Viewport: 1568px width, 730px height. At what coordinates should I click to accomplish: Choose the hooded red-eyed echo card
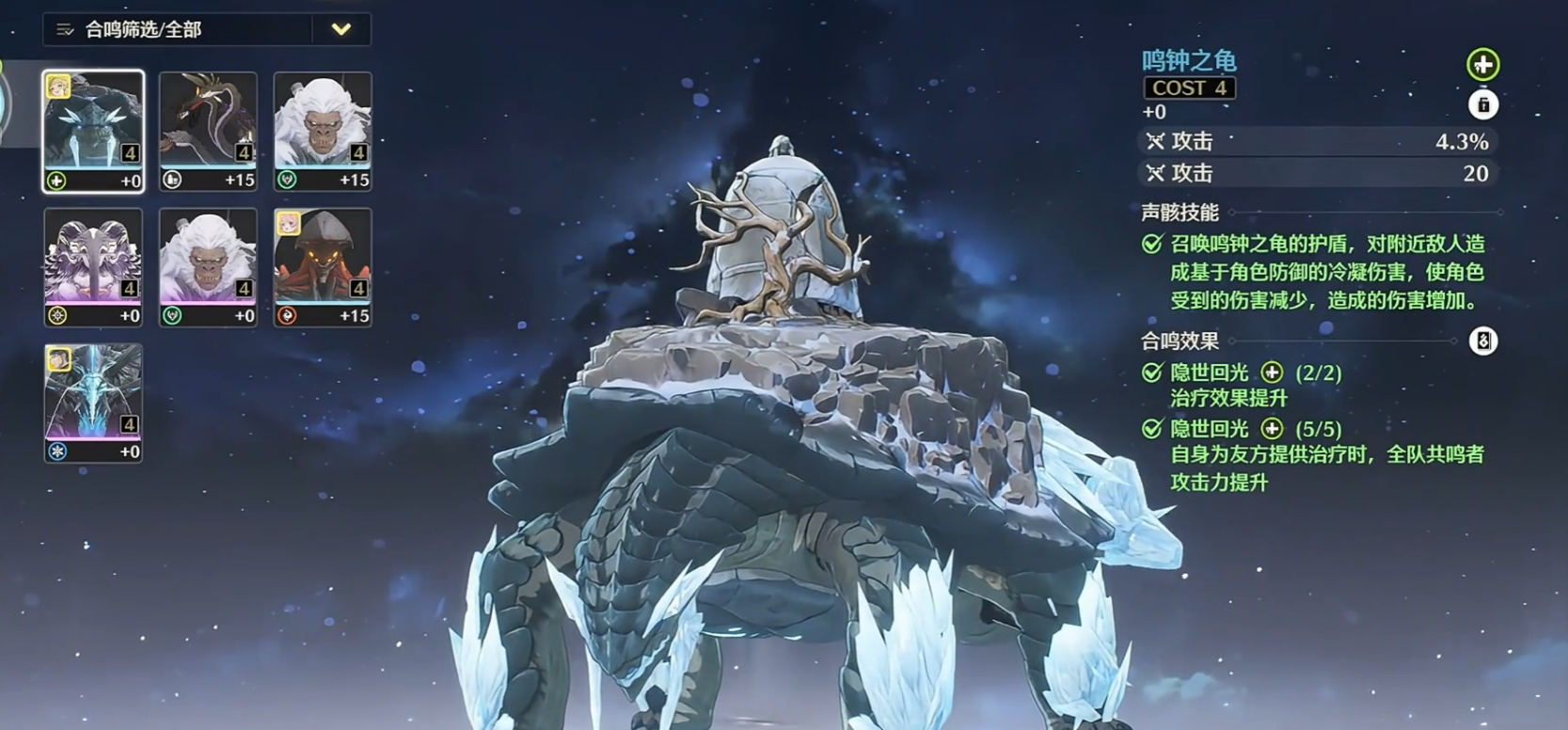(x=323, y=267)
